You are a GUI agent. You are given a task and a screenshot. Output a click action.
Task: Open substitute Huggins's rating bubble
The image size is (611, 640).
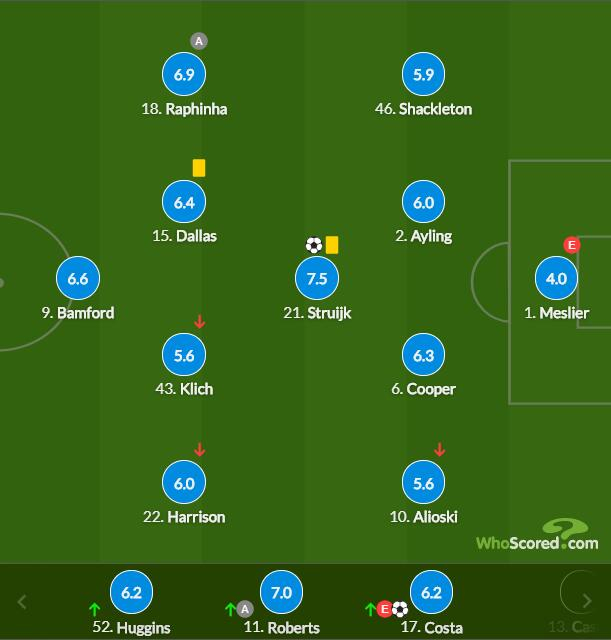click(x=131, y=593)
